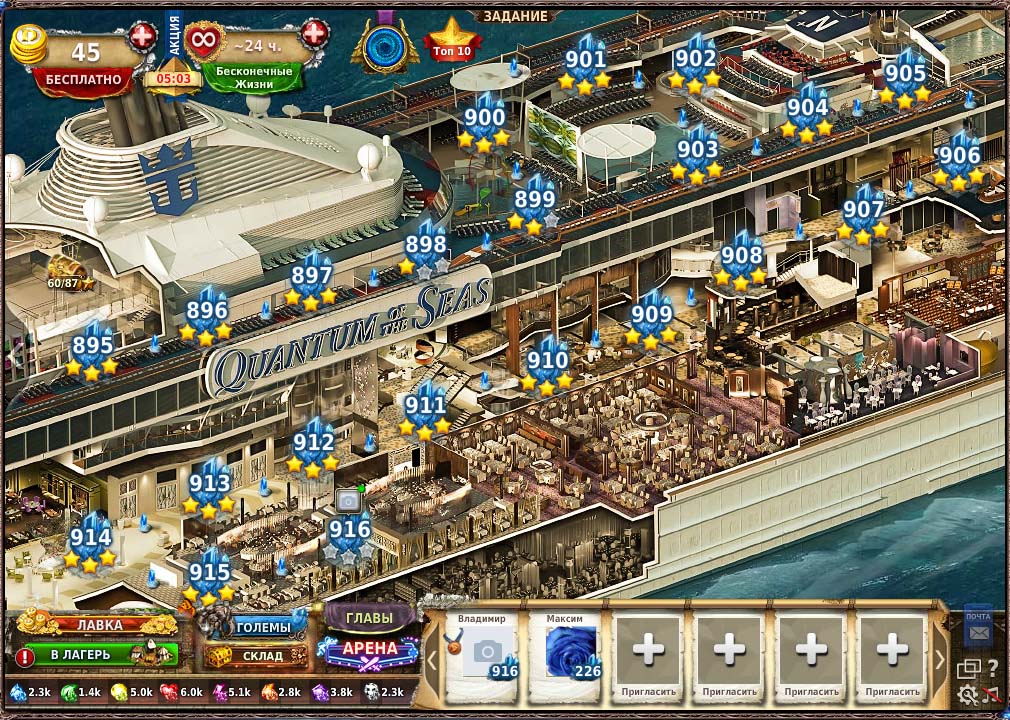Open the Главы chapters menu
This screenshot has width=1010, height=720.
(368, 618)
